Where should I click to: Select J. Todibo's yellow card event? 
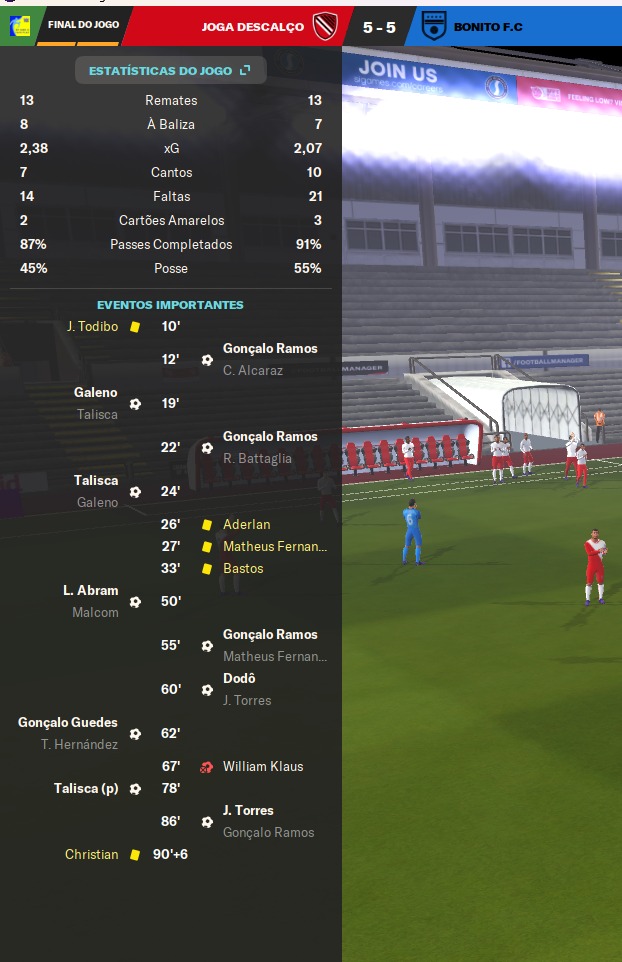(92, 326)
